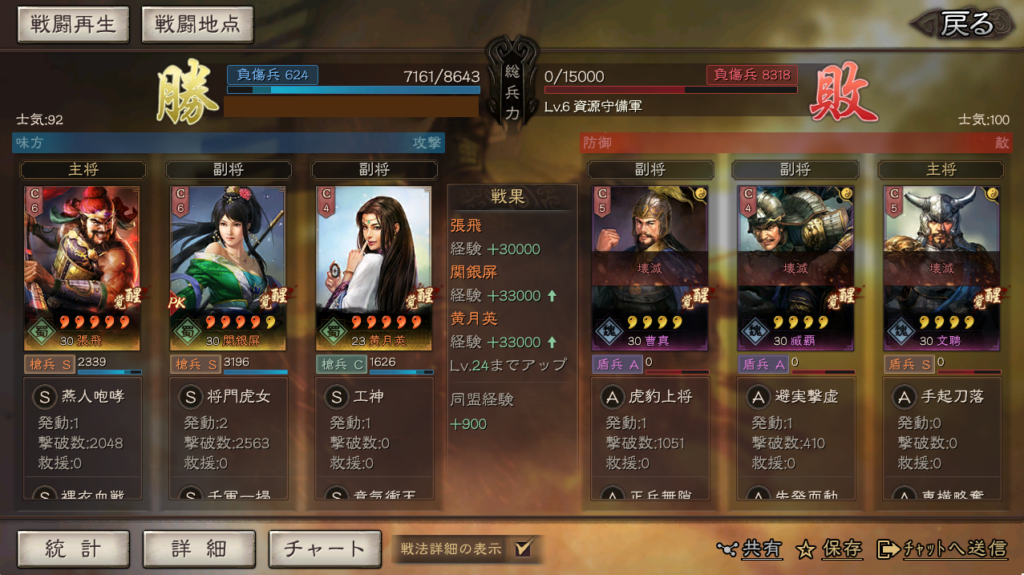Select the enemy 曹真 general card
Viewport: 1024px width, 575px height.
click(x=650, y=267)
